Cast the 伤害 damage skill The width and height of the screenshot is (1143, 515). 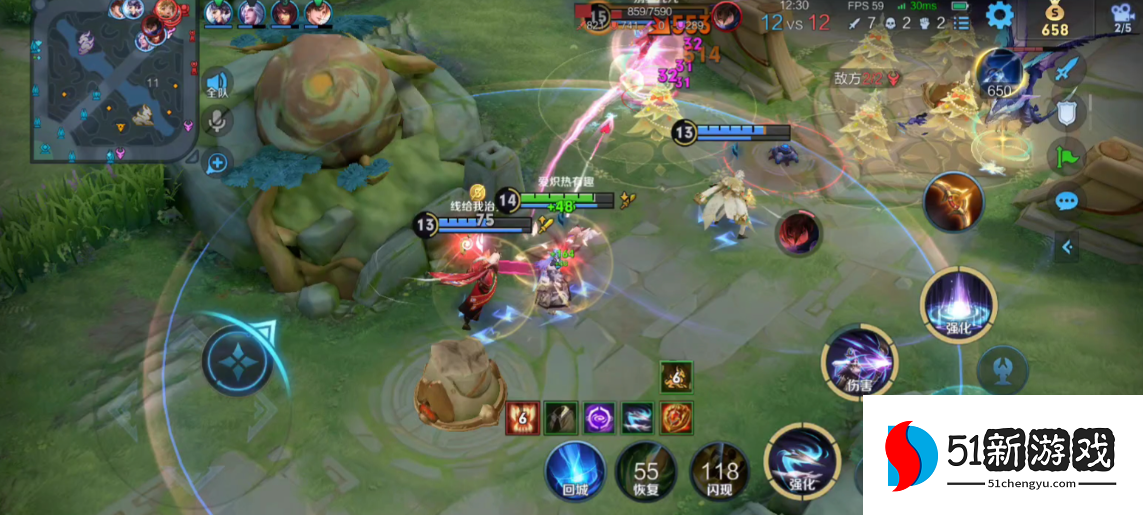pos(859,362)
